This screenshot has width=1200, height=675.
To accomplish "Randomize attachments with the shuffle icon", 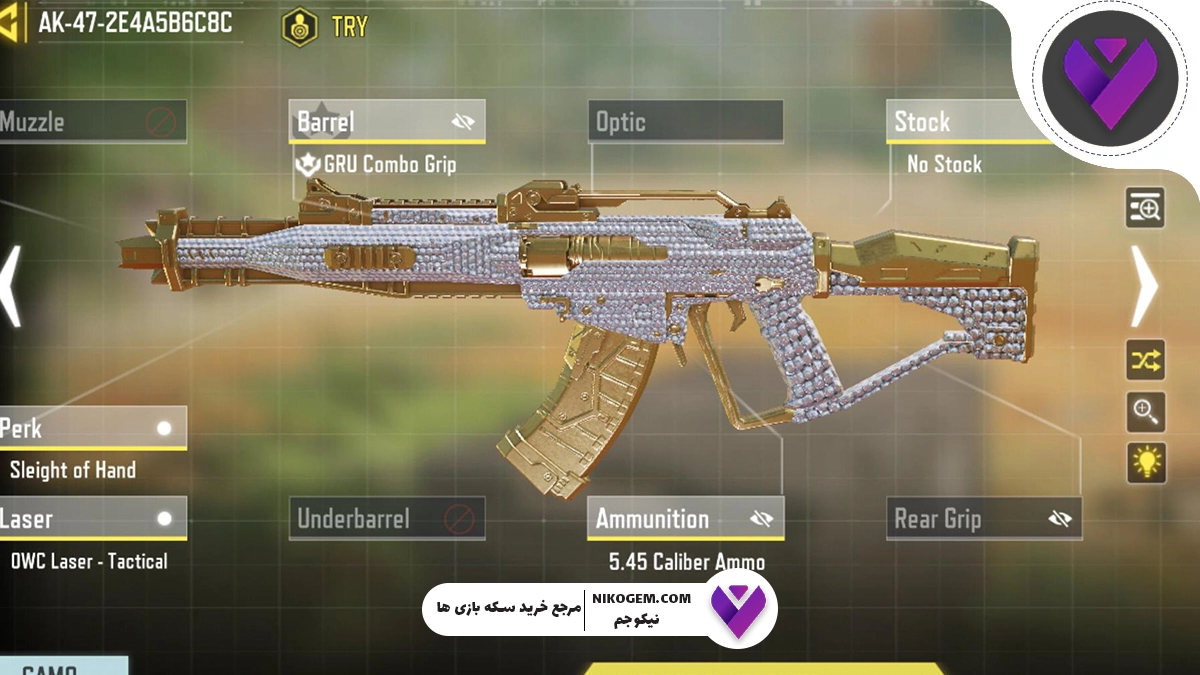I will click(x=1145, y=360).
